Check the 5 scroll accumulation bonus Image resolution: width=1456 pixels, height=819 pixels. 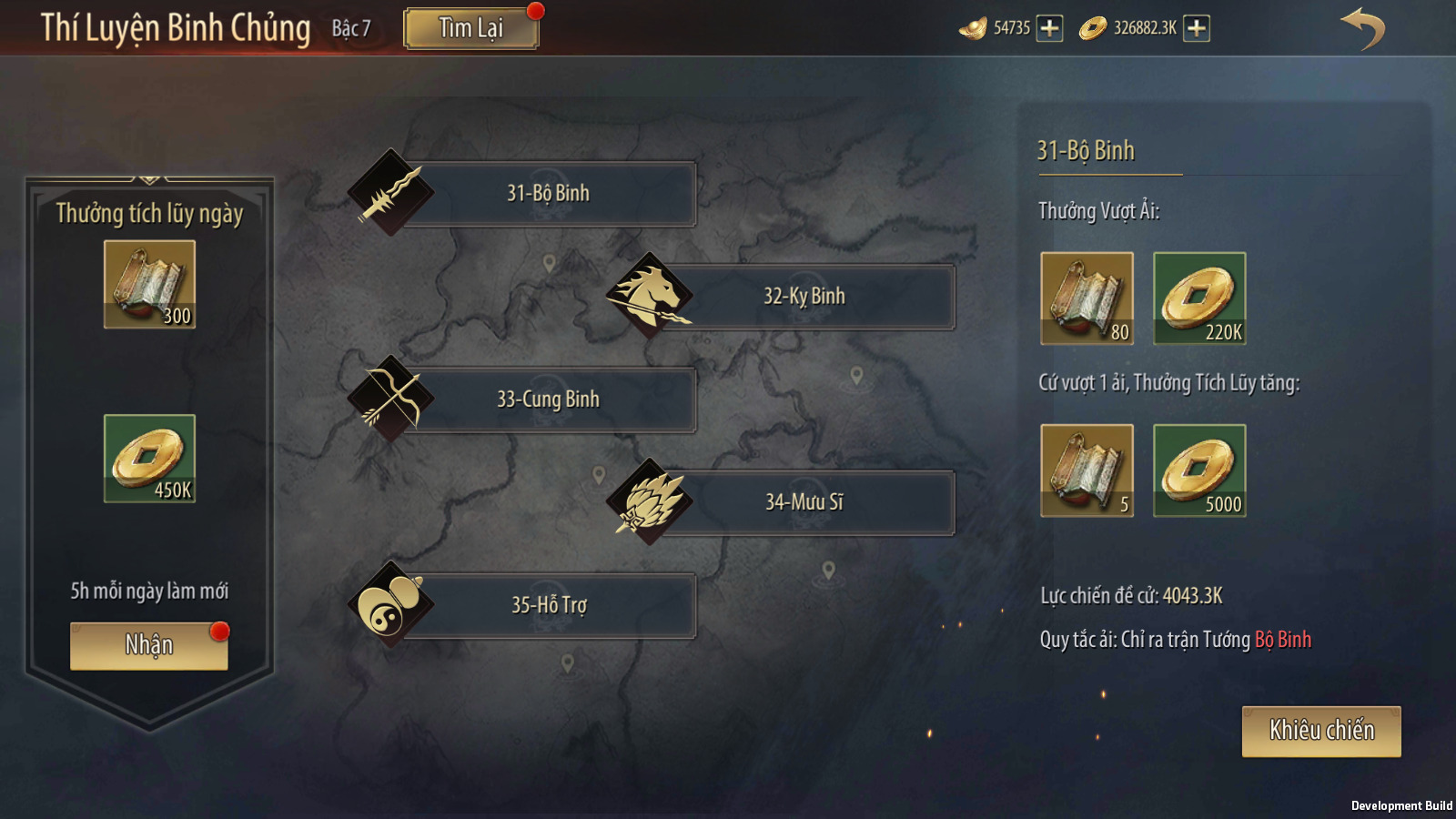pyautogui.click(x=1087, y=470)
